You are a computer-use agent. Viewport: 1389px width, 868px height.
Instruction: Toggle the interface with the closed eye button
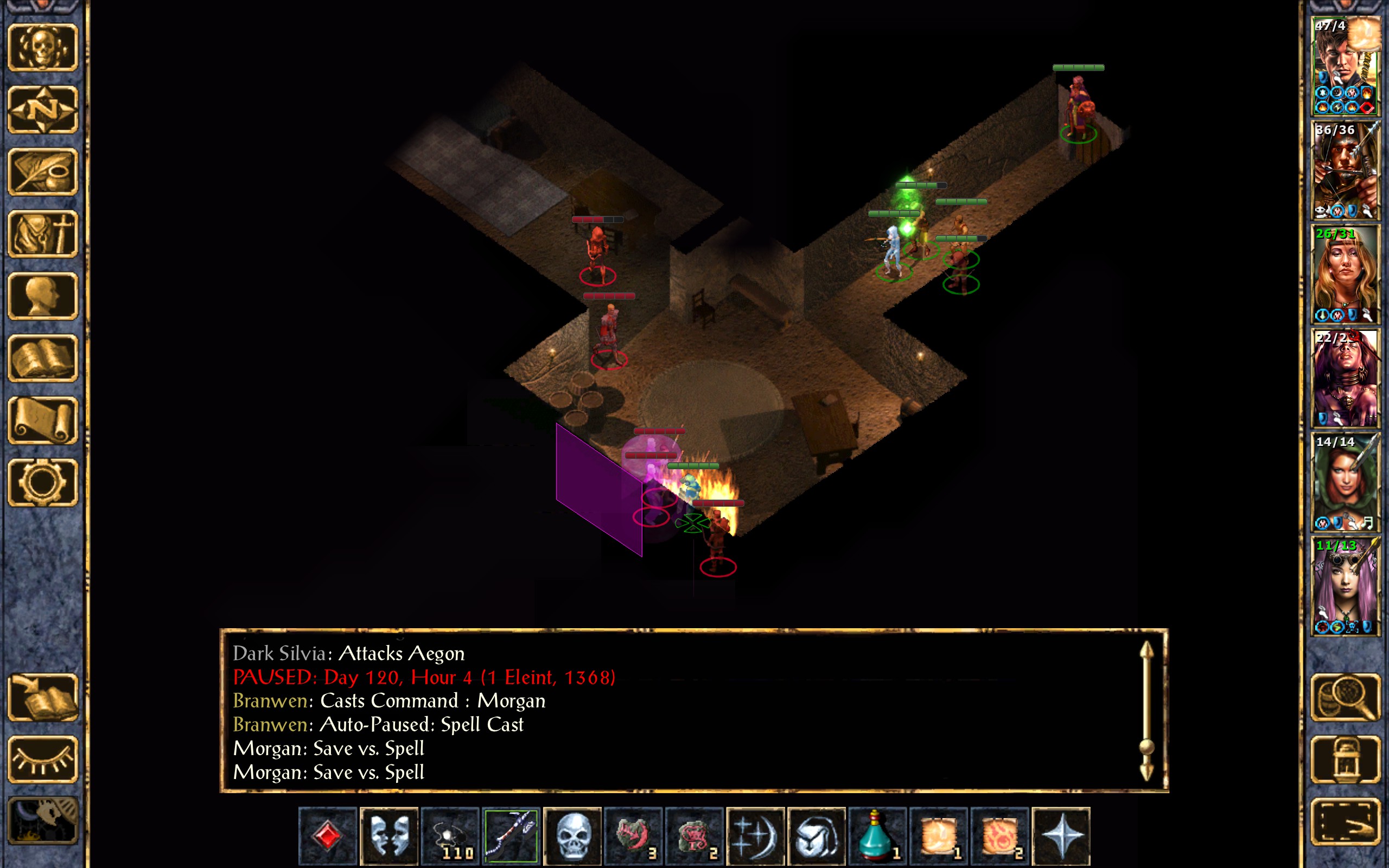[x=43, y=759]
